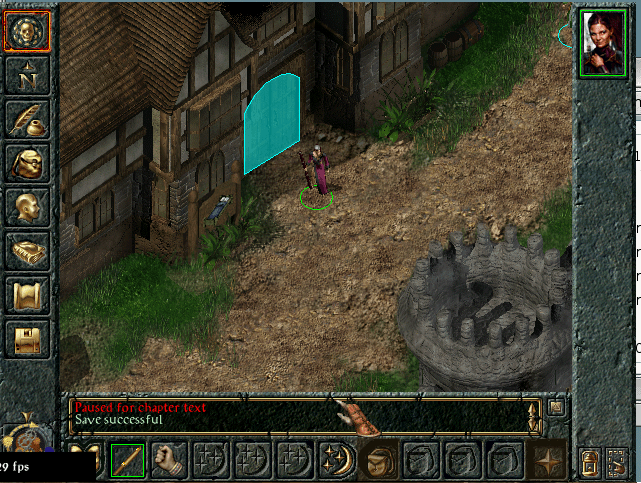Open the priest scroll screen

27,295
